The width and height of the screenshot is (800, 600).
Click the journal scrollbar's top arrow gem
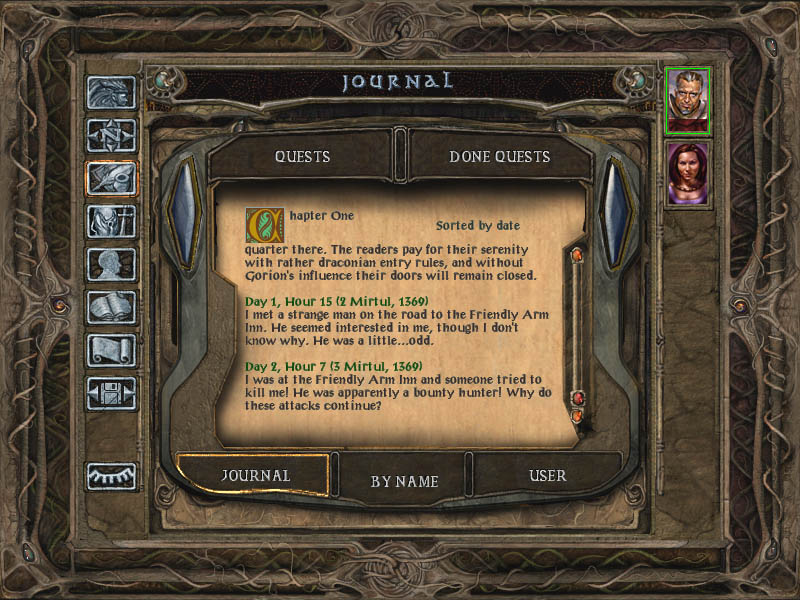click(576, 255)
